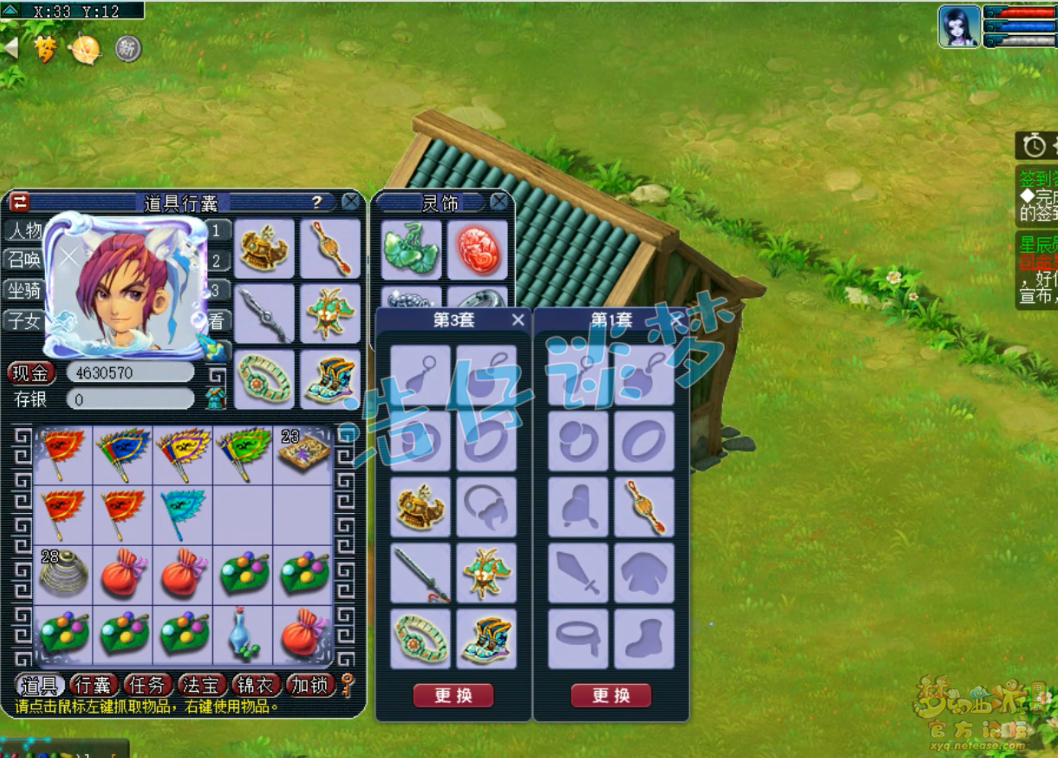Switch to the 行囊 bag tab
The width and height of the screenshot is (1058, 758).
[94, 685]
